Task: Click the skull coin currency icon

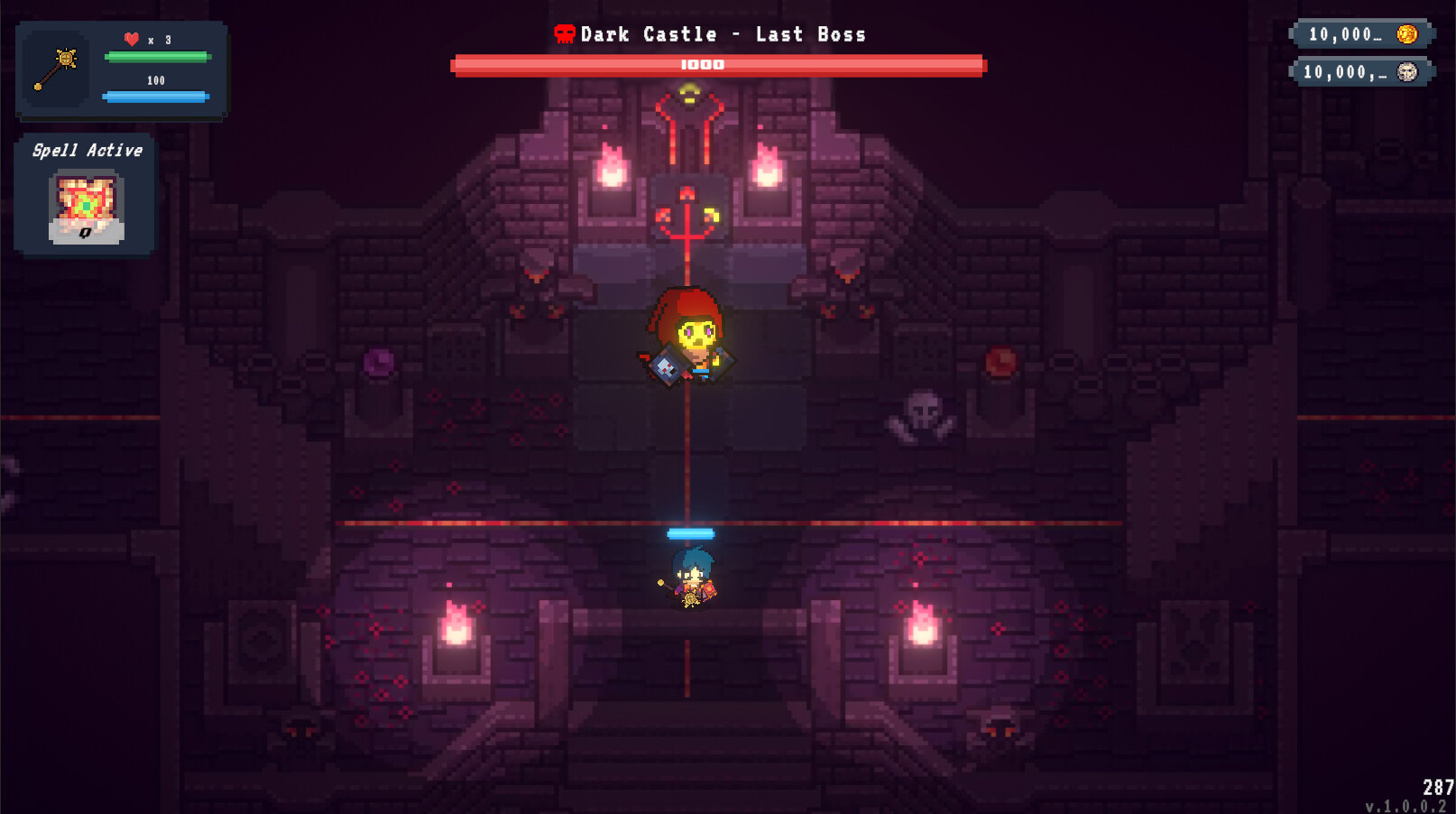Action: (x=1408, y=71)
